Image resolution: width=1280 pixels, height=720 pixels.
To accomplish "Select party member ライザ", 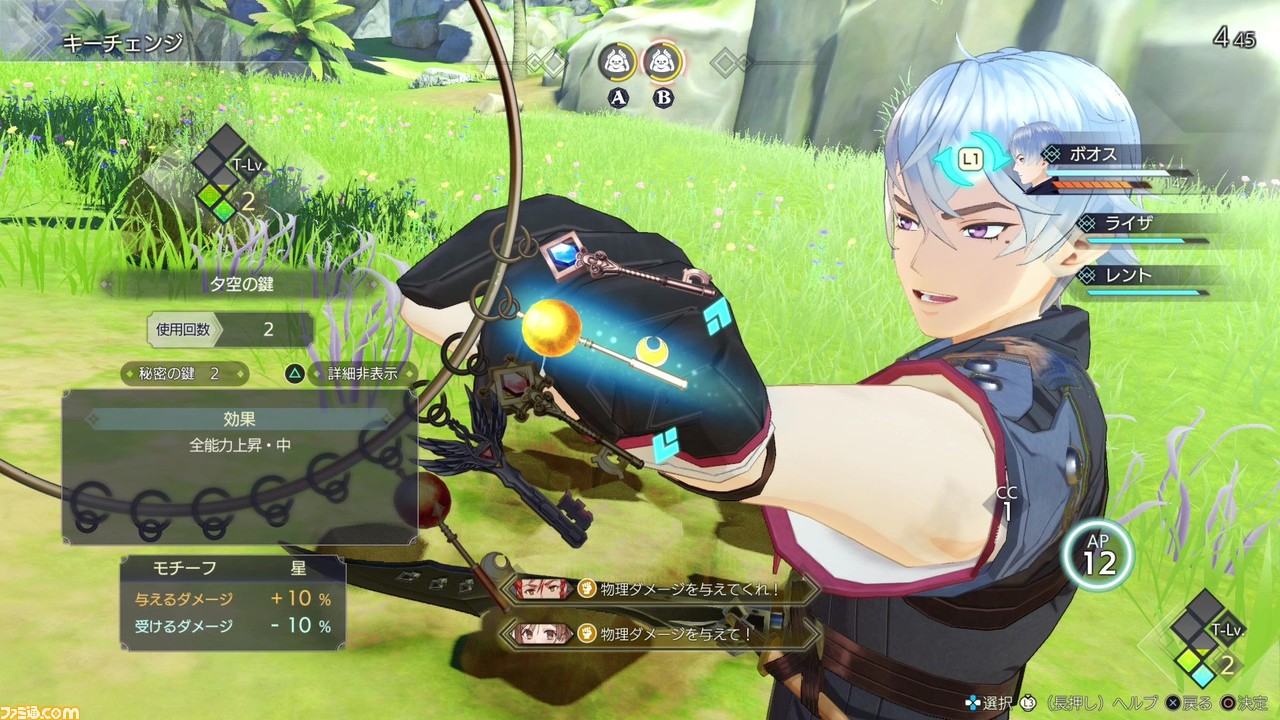I will (1128, 223).
